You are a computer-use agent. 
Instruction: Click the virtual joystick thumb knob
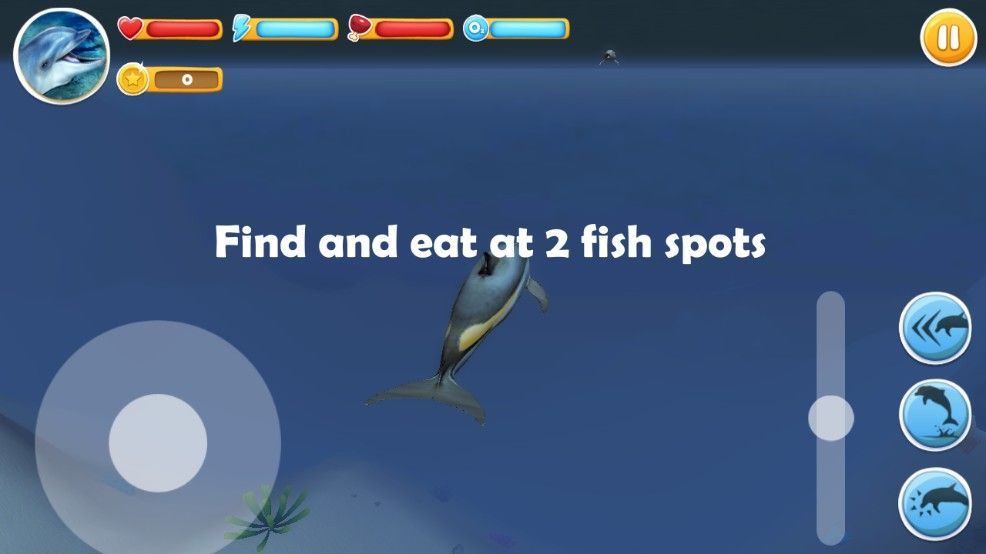pos(158,442)
